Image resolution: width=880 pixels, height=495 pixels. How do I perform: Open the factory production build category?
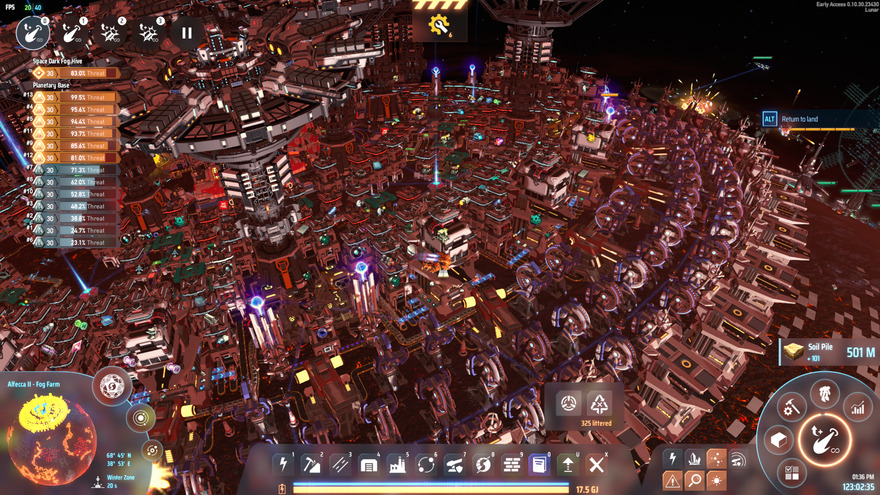397,464
